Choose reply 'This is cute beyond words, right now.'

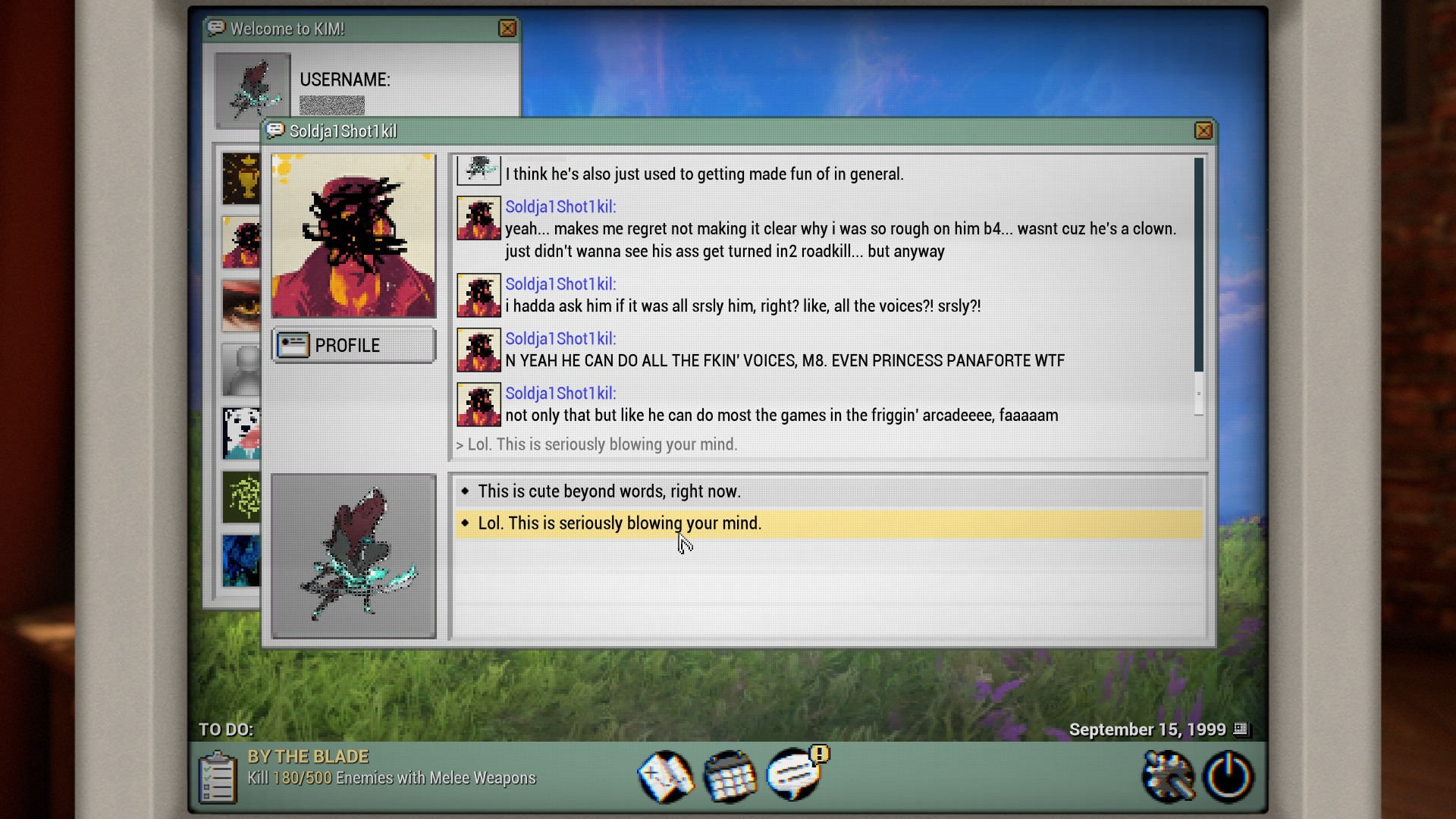(608, 491)
